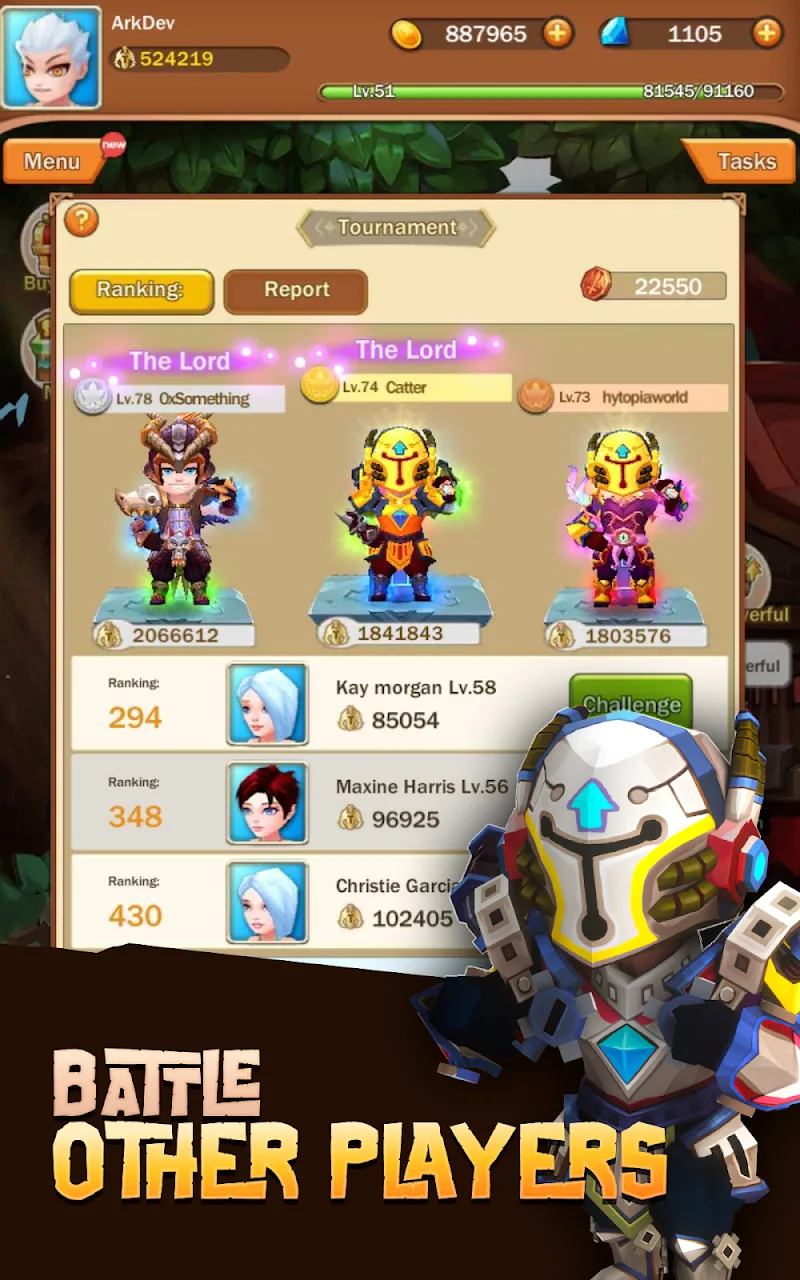Buy more blue gems with plus button
The height and width of the screenshot is (1280, 800).
tap(766, 34)
